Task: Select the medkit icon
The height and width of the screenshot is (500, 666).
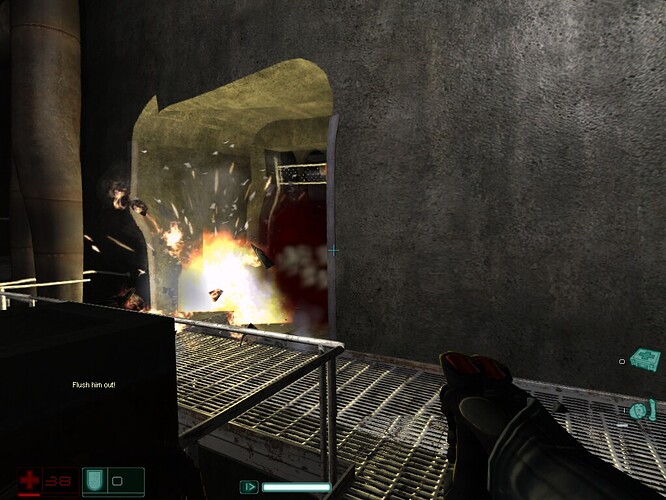Action: click(646, 357)
